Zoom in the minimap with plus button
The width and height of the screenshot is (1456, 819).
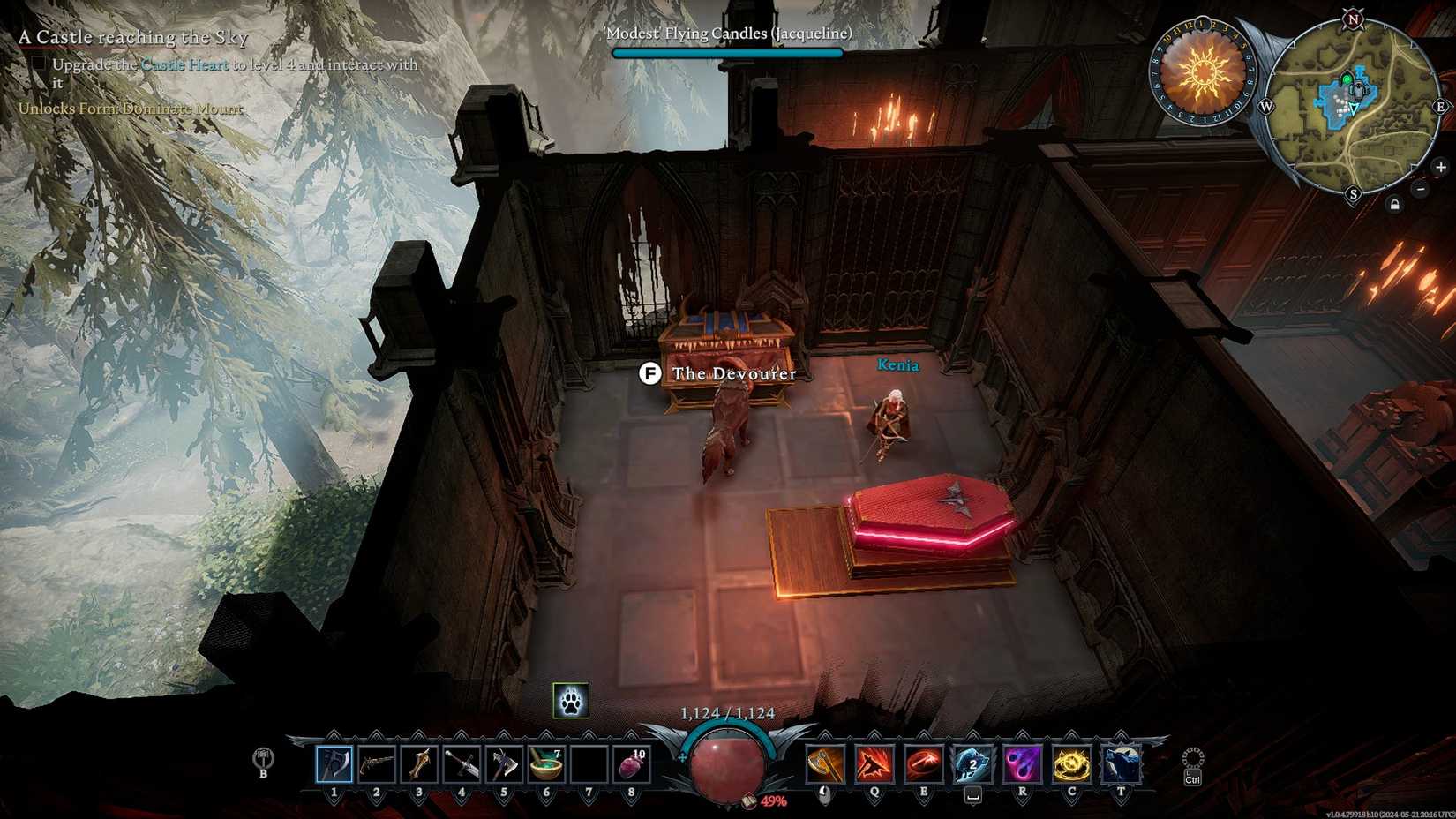1440,167
